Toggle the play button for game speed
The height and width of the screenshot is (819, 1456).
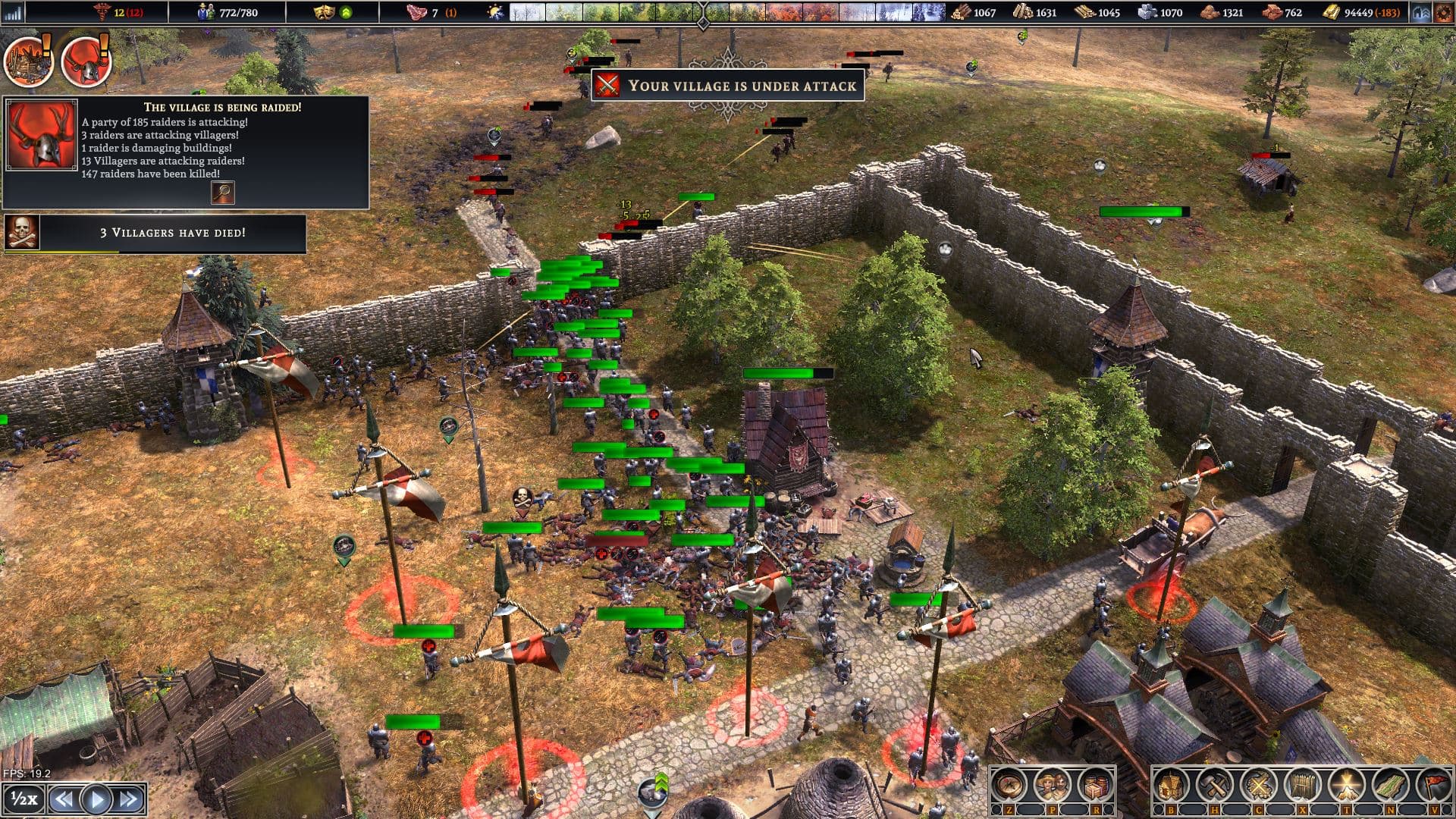tap(96, 799)
